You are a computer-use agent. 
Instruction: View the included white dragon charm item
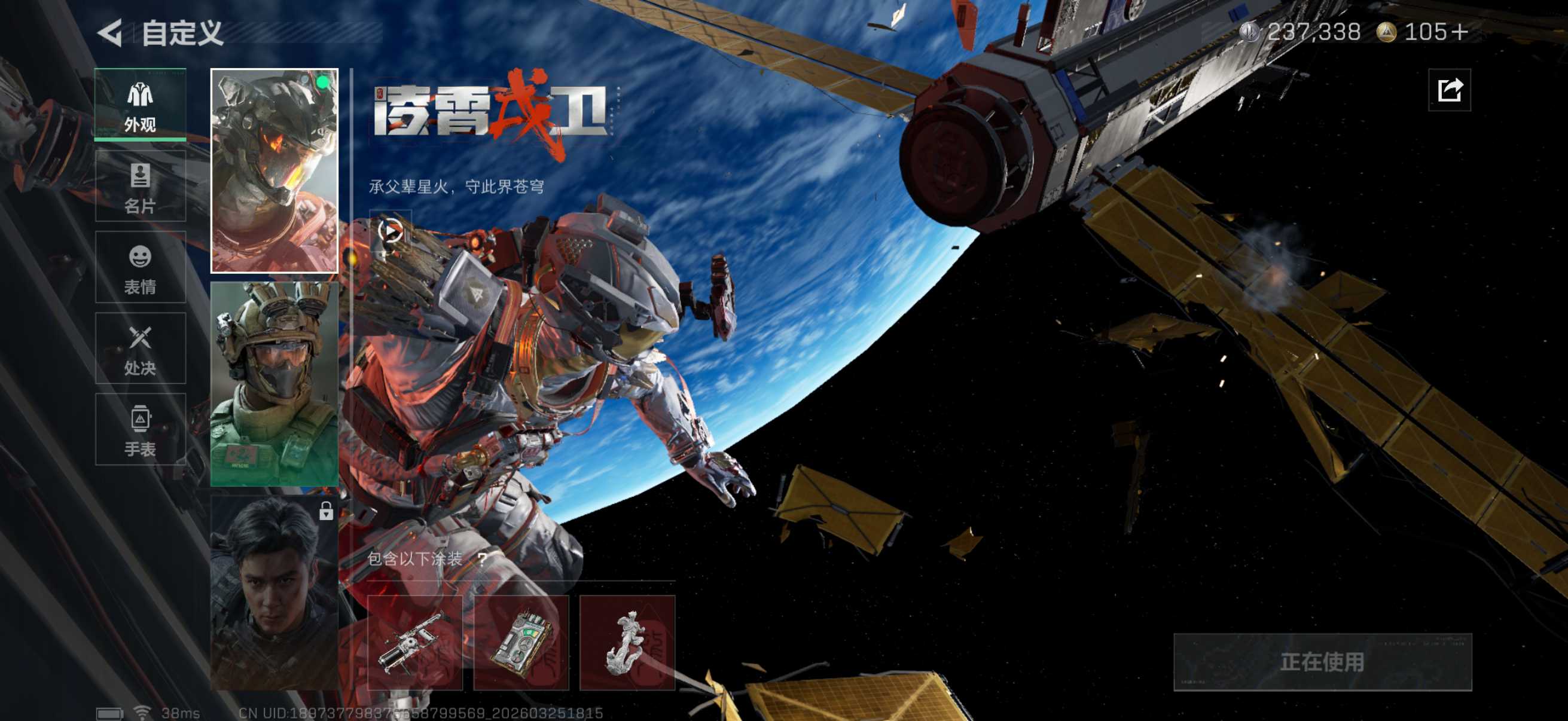coord(627,643)
